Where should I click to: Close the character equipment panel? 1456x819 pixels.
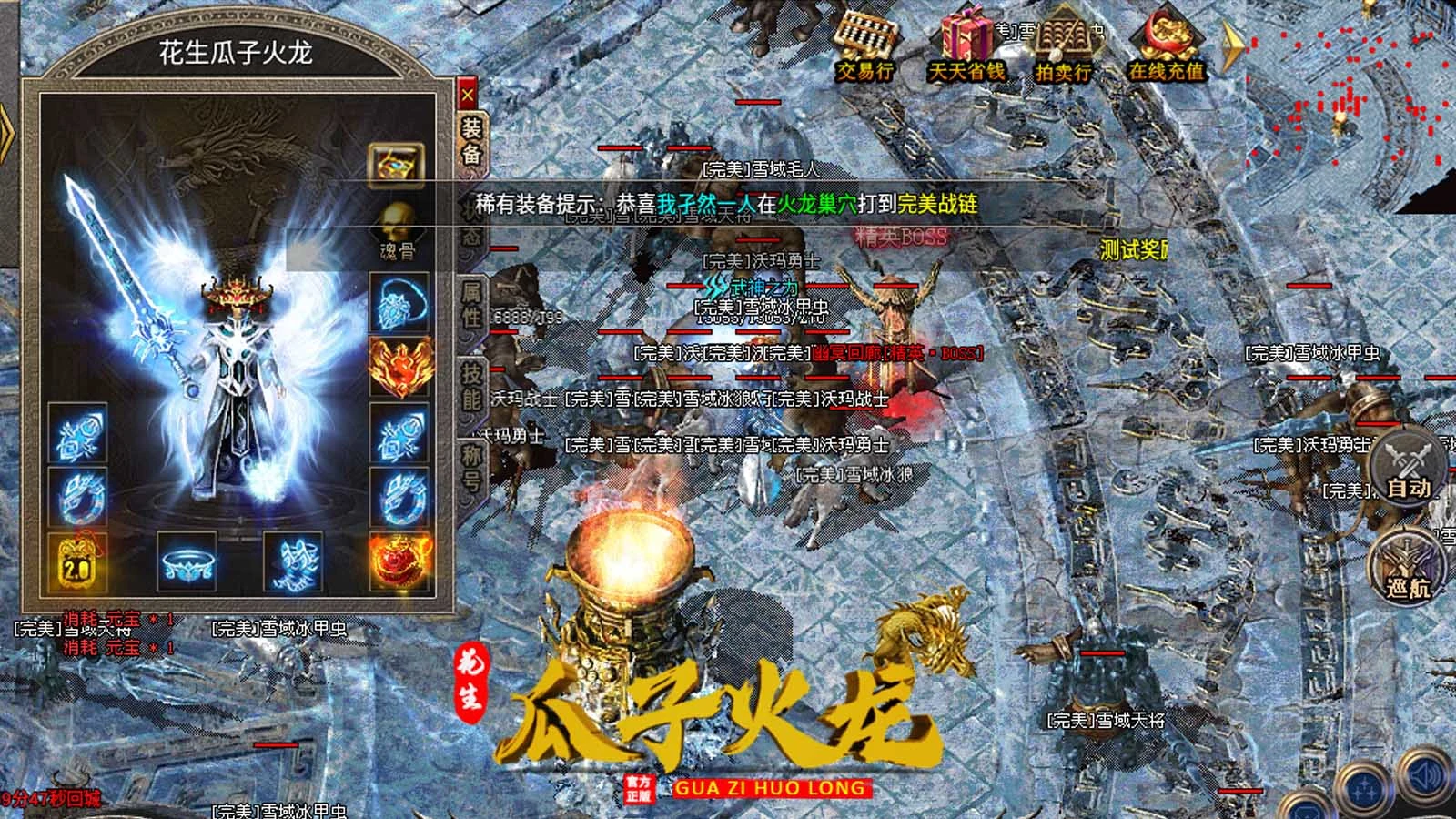467,95
